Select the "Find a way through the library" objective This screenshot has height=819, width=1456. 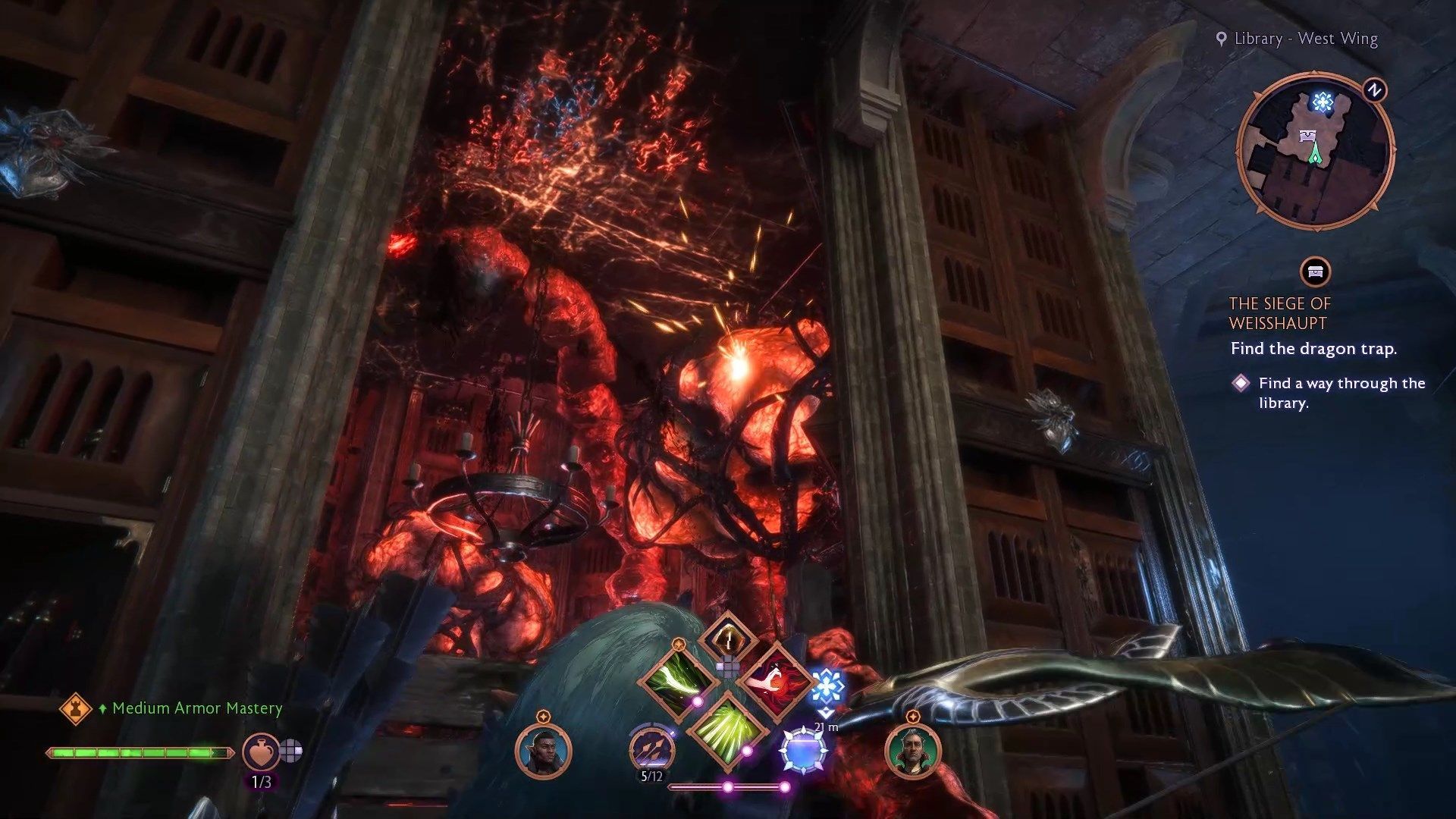(x=1341, y=393)
